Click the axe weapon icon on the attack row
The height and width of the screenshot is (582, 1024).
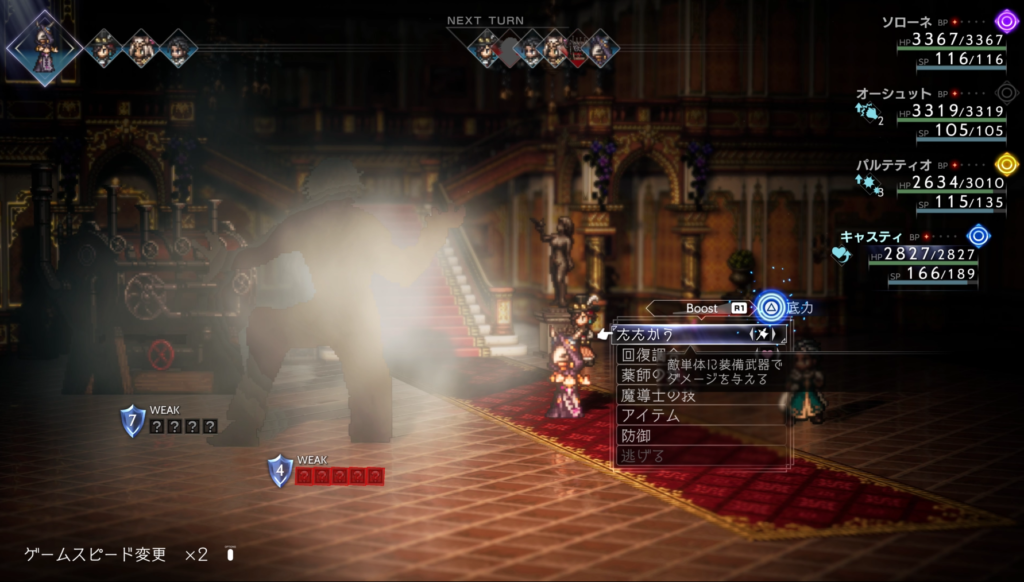(x=765, y=334)
